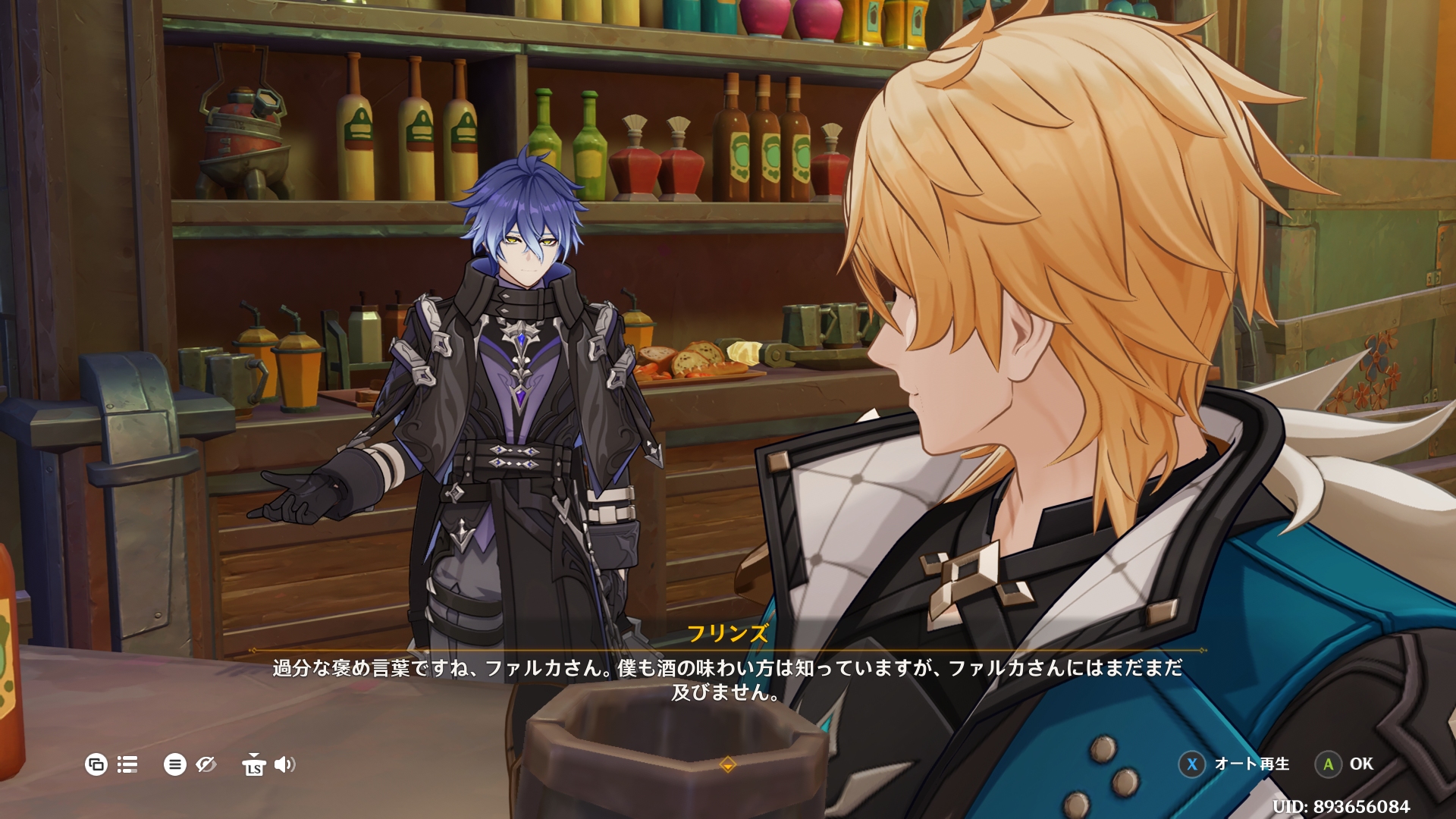Open the dialogue log list icon

tap(127, 764)
